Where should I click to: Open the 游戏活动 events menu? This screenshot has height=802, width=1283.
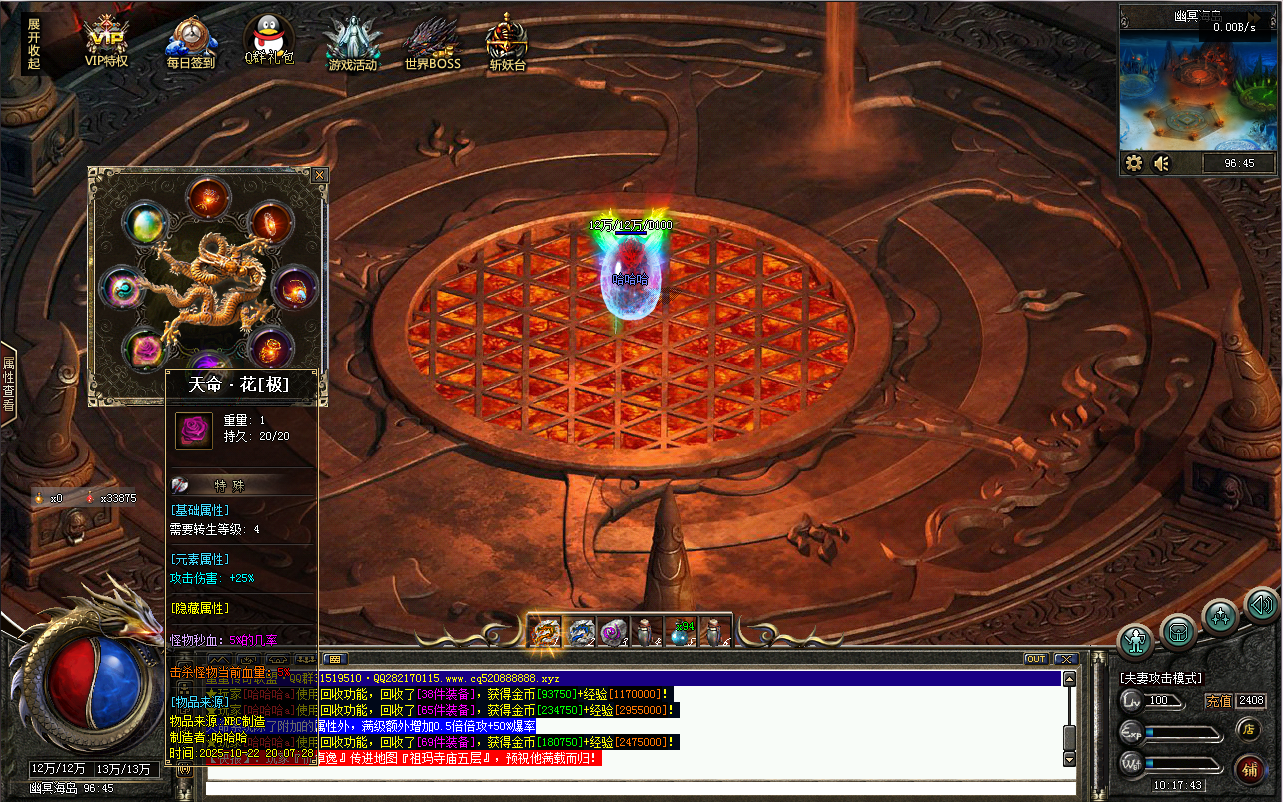pos(352,43)
